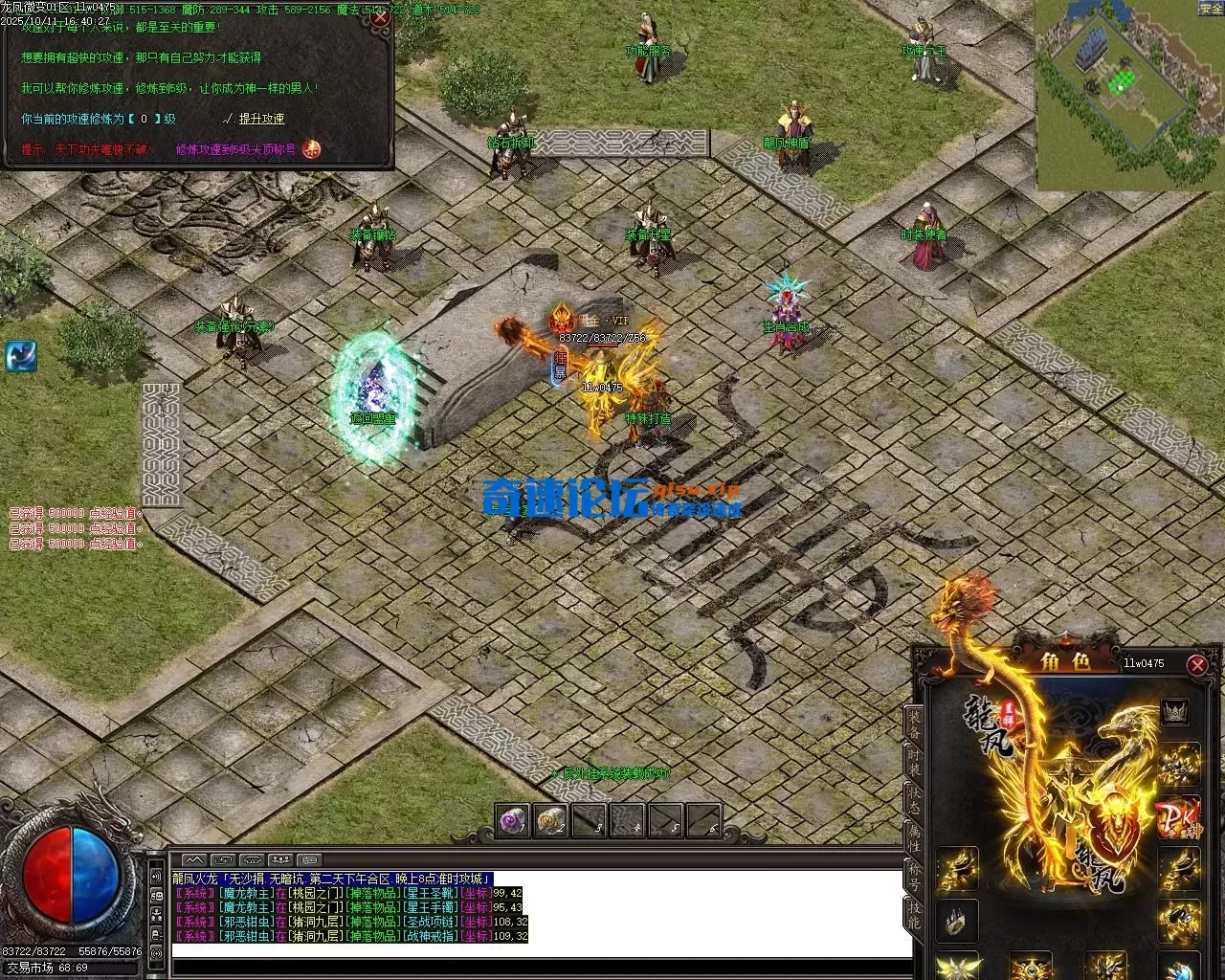
Task: Show the 状态 status tab
Action: tap(915, 800)
